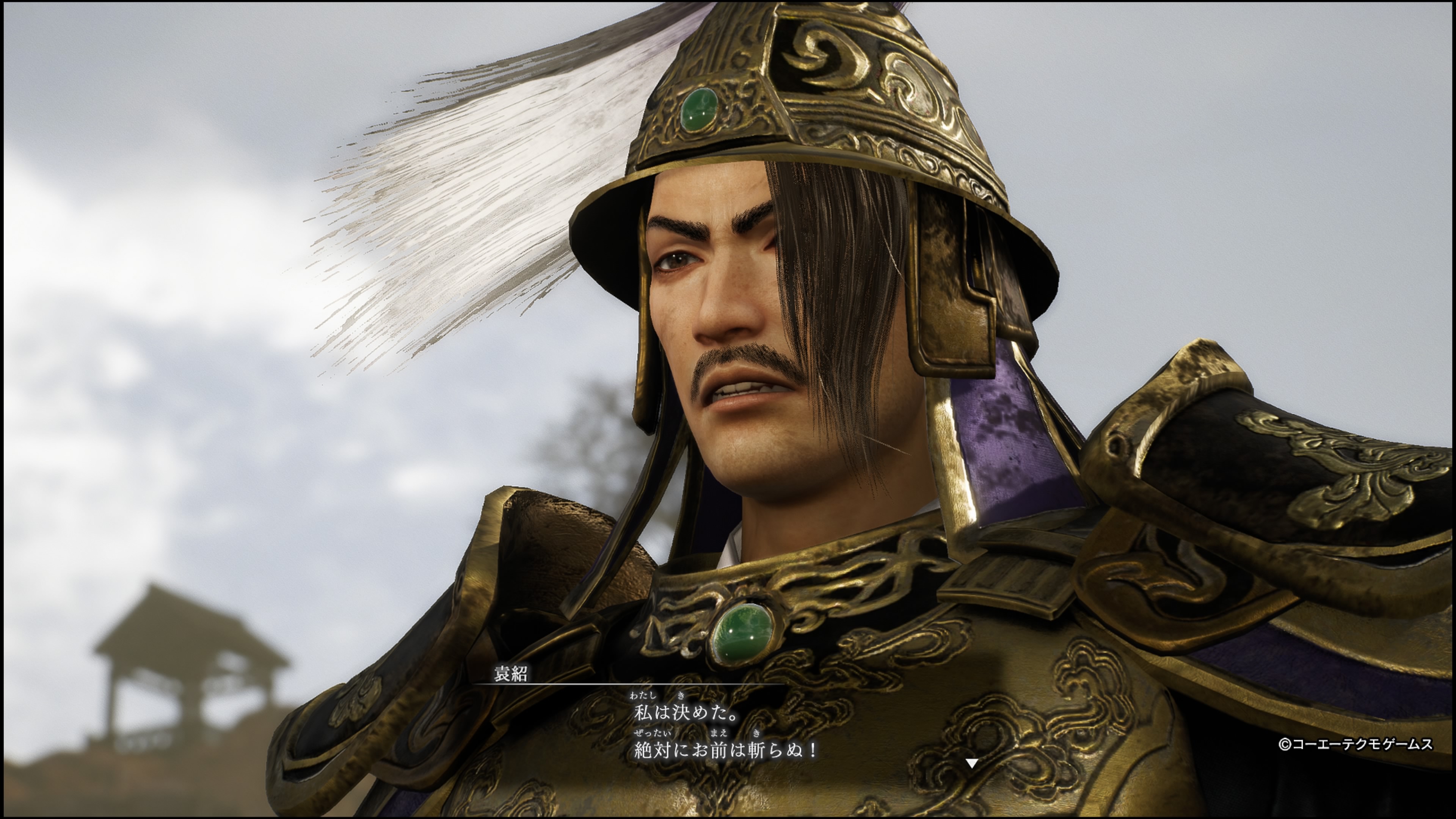Toggle the furigana 'き' over 決めた

click(682, 696)
